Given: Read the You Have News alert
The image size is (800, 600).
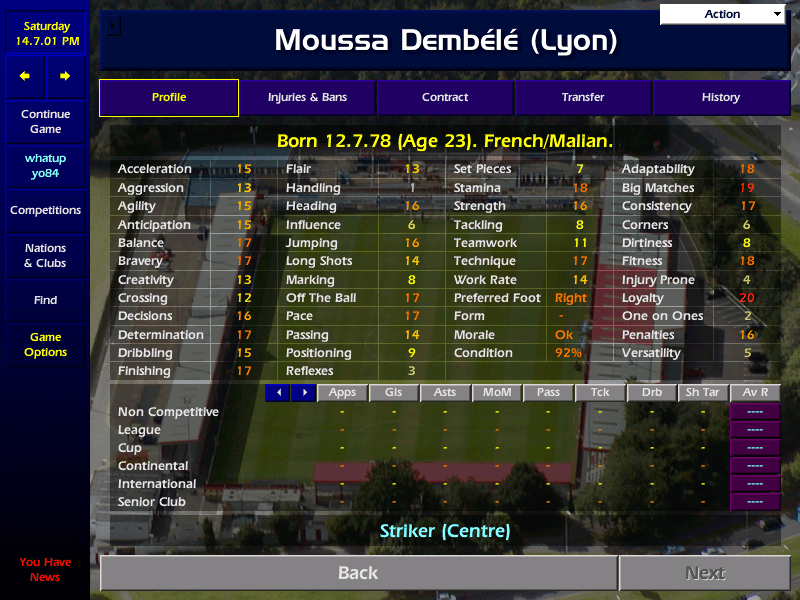Looking at the screenshot, I should (x=45, y=569).
